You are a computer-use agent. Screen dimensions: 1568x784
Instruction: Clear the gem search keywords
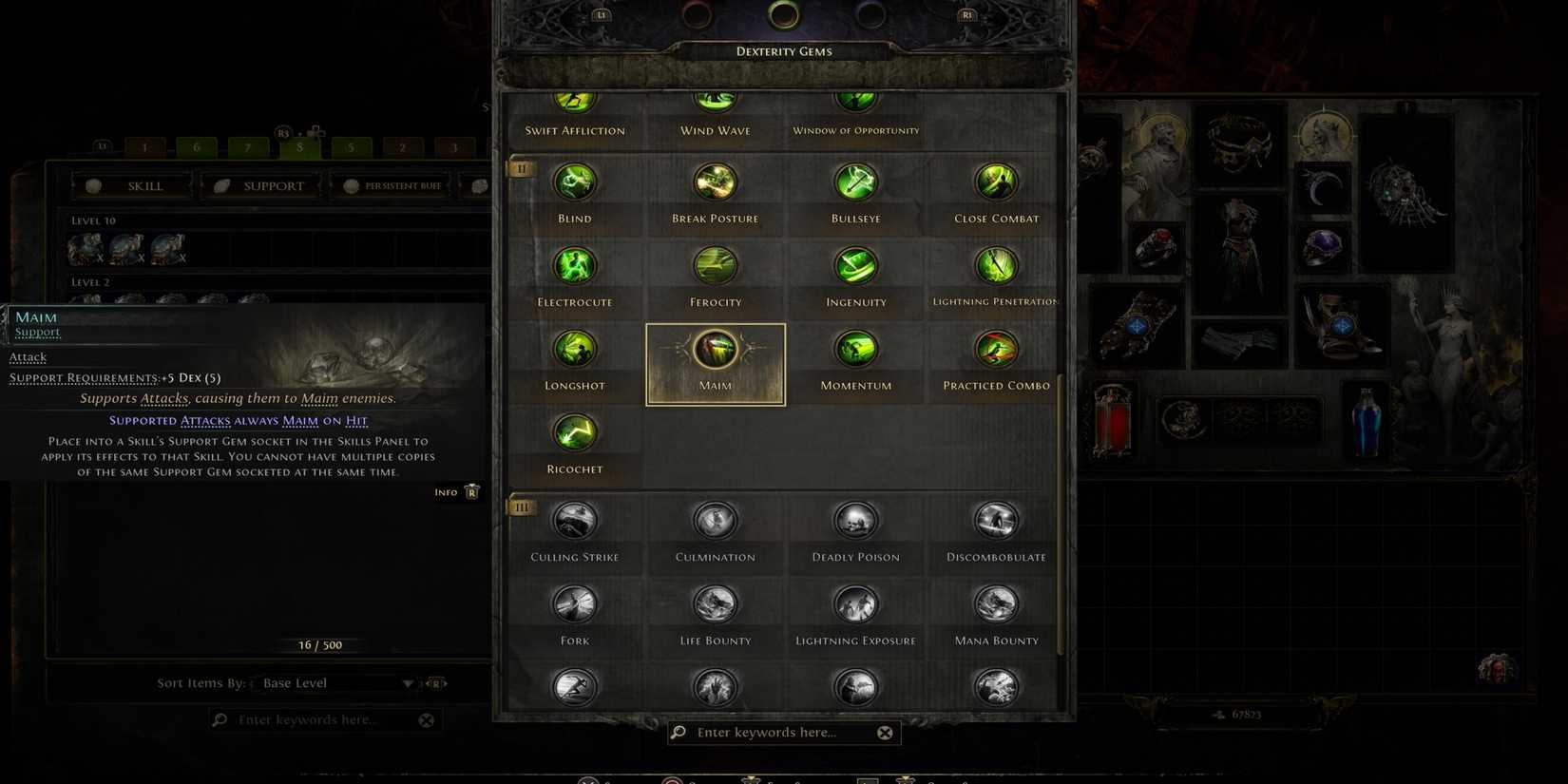pyautogui.click(x=885, y=732)
